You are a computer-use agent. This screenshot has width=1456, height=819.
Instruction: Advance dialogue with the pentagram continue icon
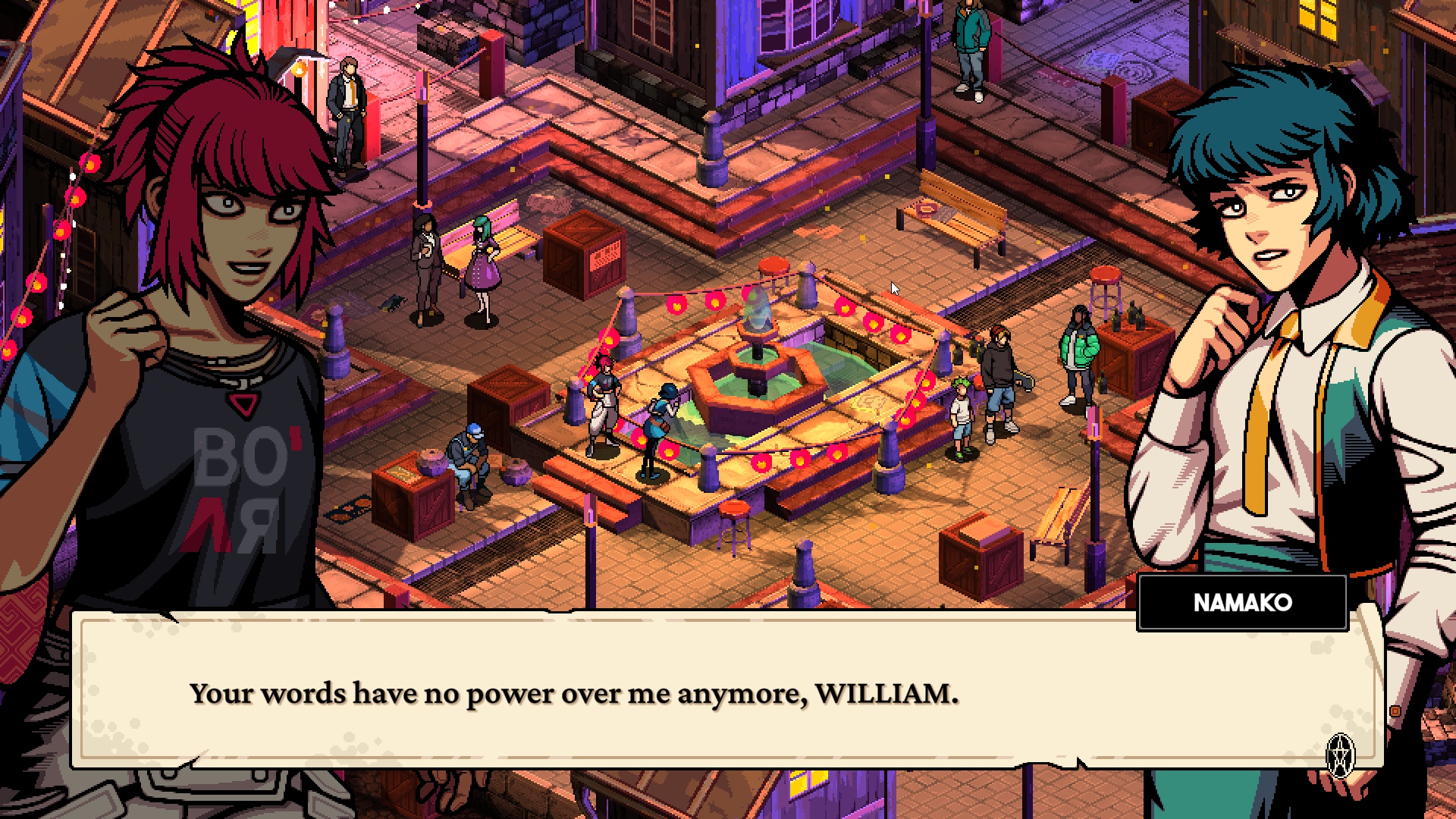[x=1340, y=755]
